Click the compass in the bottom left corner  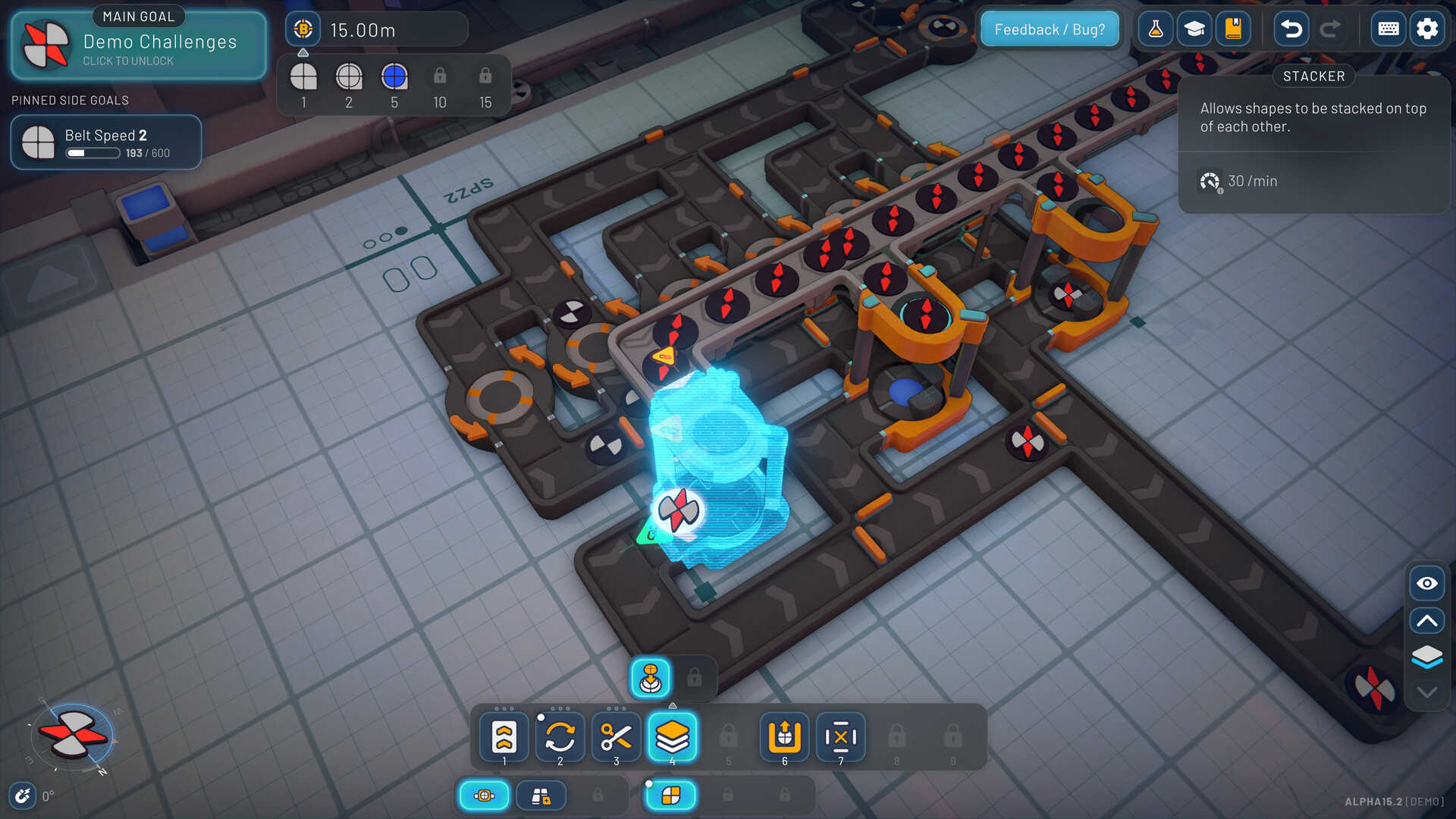[x=74, y=733]
